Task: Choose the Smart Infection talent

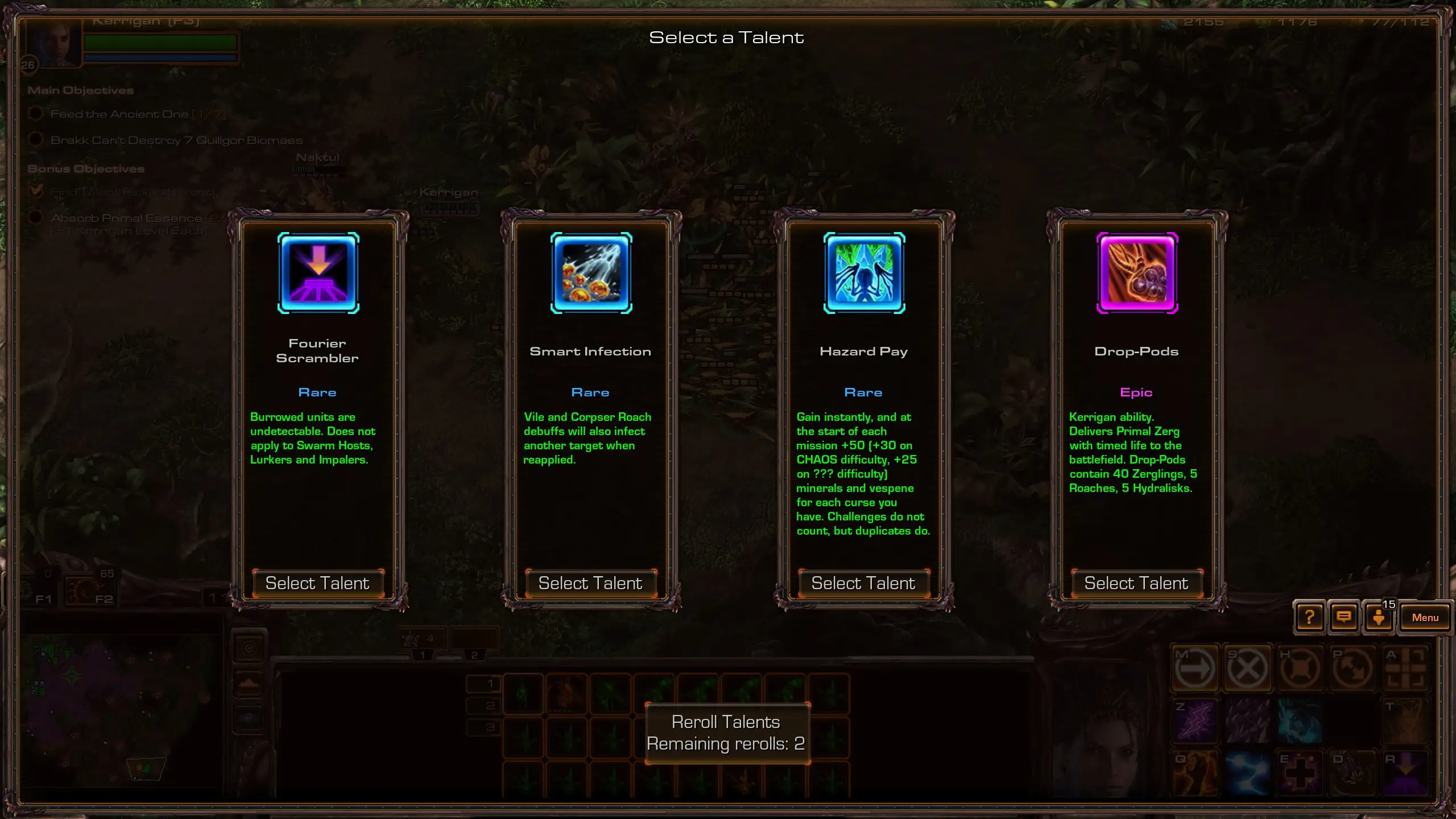Action: point(590,583)
